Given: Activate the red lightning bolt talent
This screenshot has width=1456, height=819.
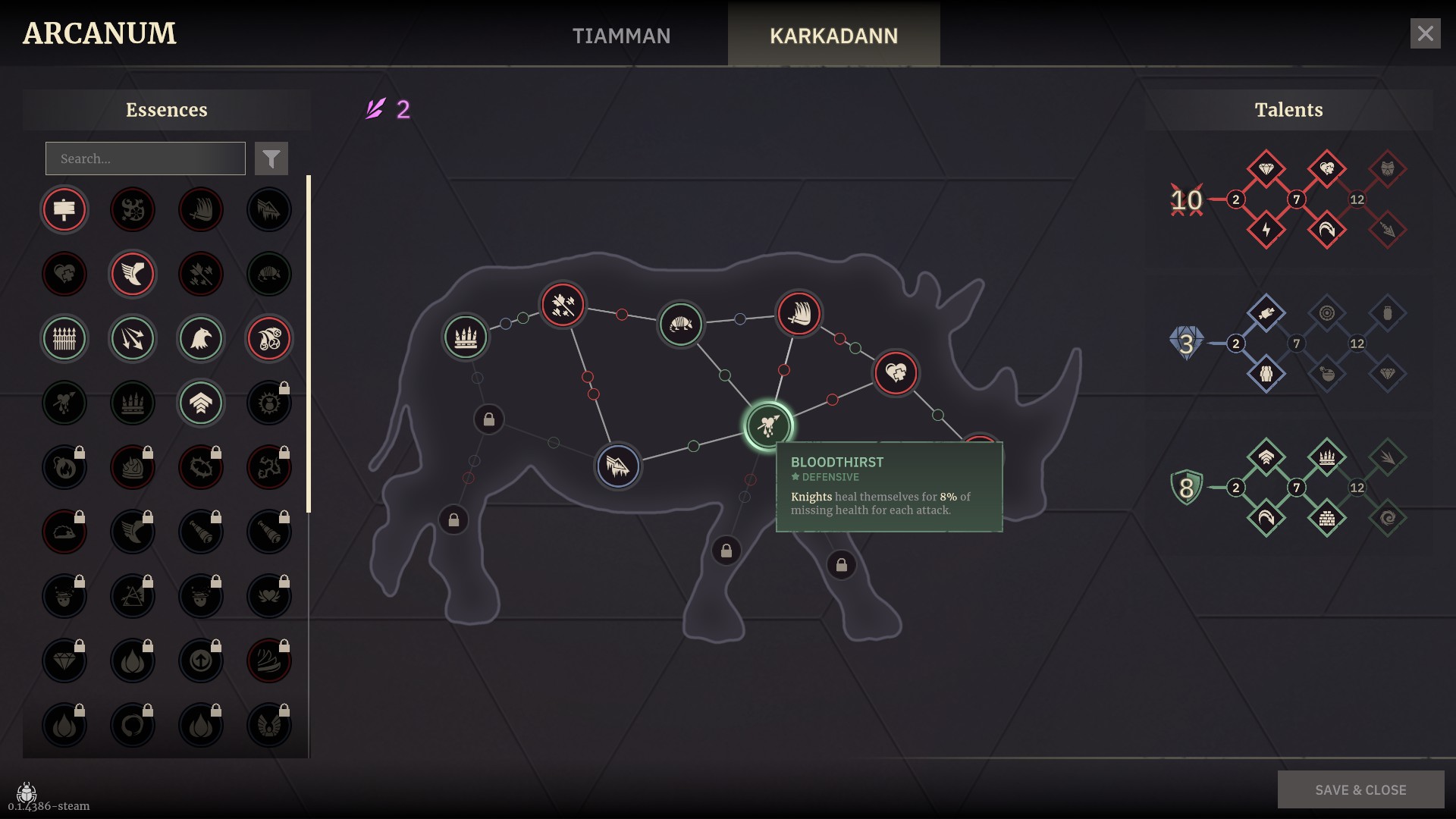Looking at the screenshot, I should click(1266, 230).
